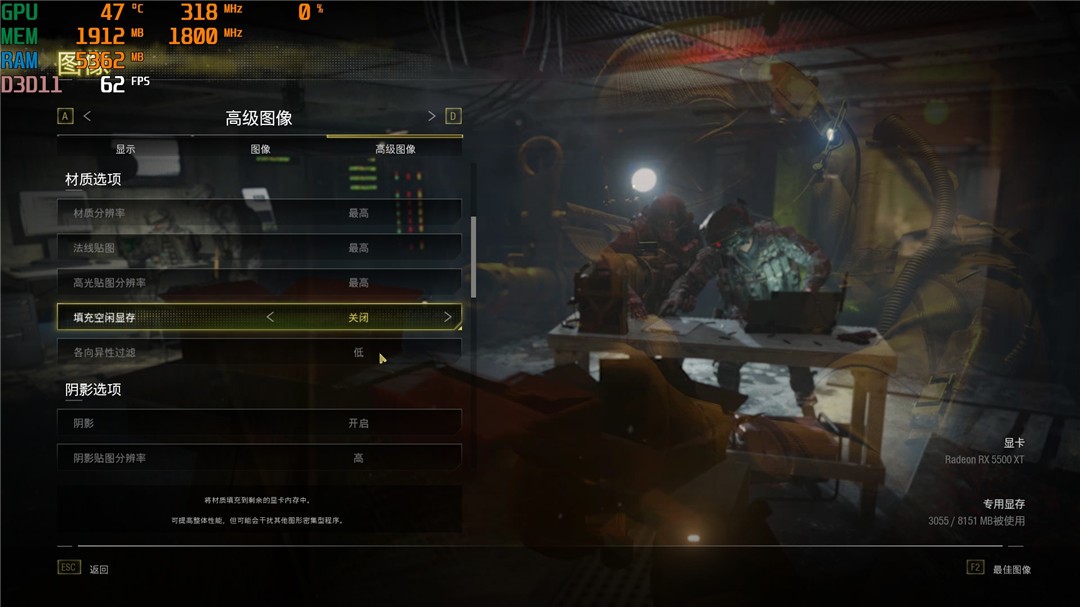This screenshot has height=607, width=1080.
Task: Click the settings list scrollbar
Action: coord(473,256)
